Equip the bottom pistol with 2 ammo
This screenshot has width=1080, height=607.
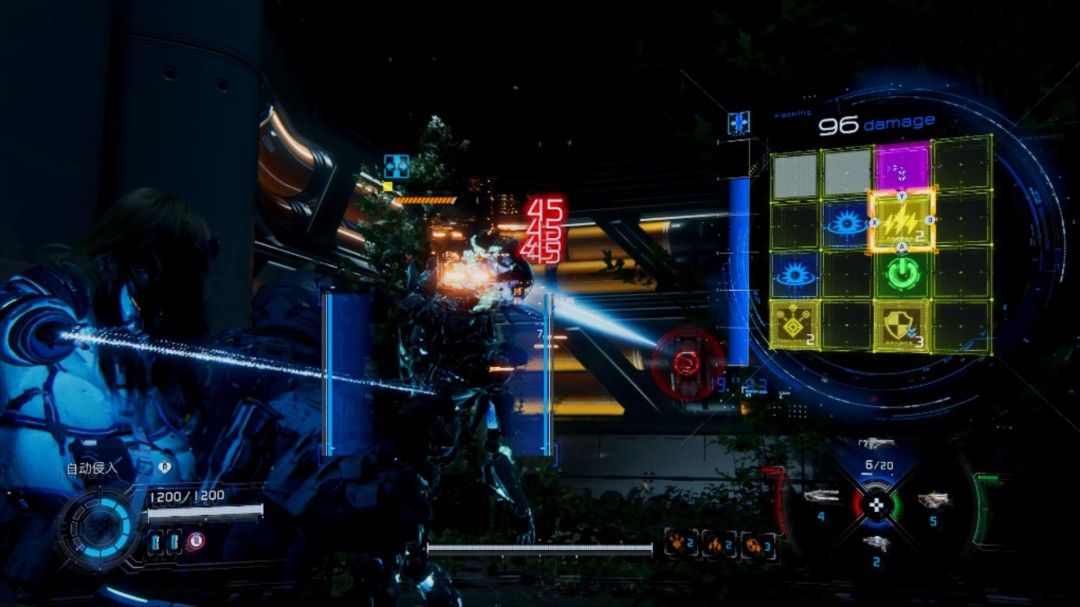pyautogui.click(x=876, y=543)
